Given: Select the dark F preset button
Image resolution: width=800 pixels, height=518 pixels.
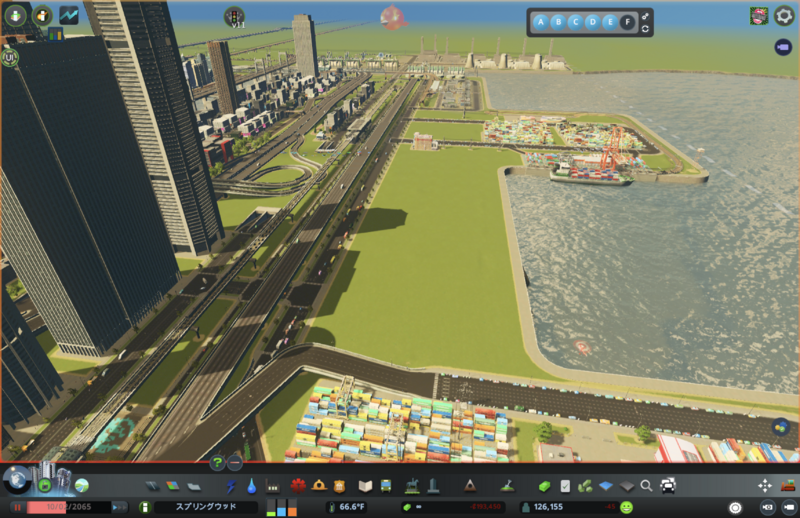Looking at the screenshot, I should 627,21.
